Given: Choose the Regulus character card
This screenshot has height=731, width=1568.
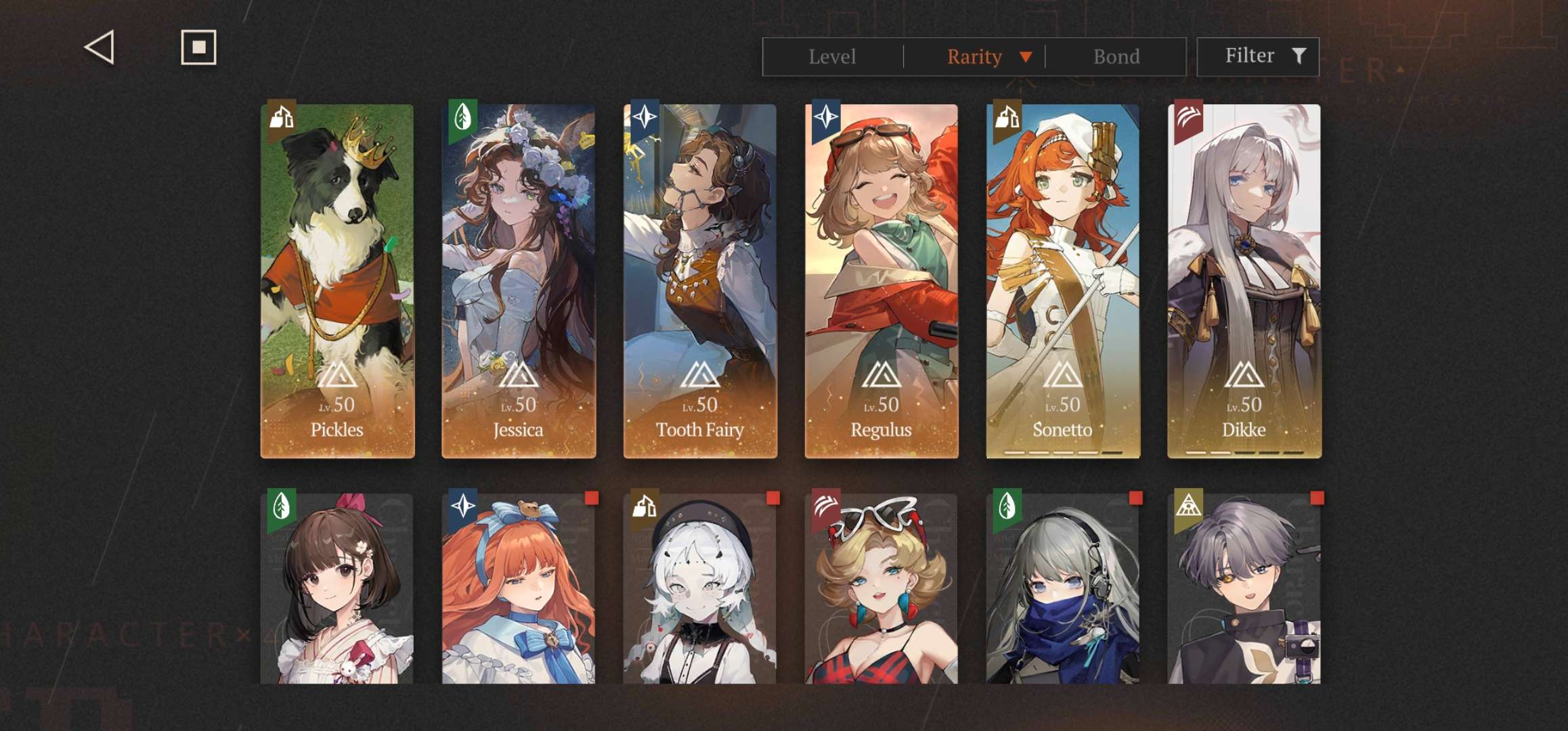Looking at the screenshot, I should click(x=881, y=281).
